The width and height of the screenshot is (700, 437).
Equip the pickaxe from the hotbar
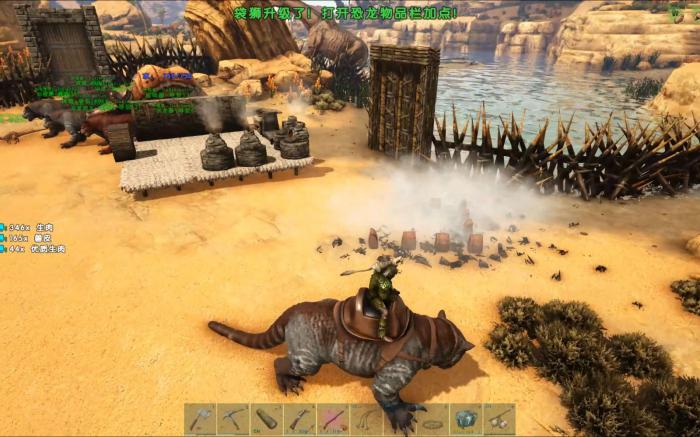coord(233,419)
